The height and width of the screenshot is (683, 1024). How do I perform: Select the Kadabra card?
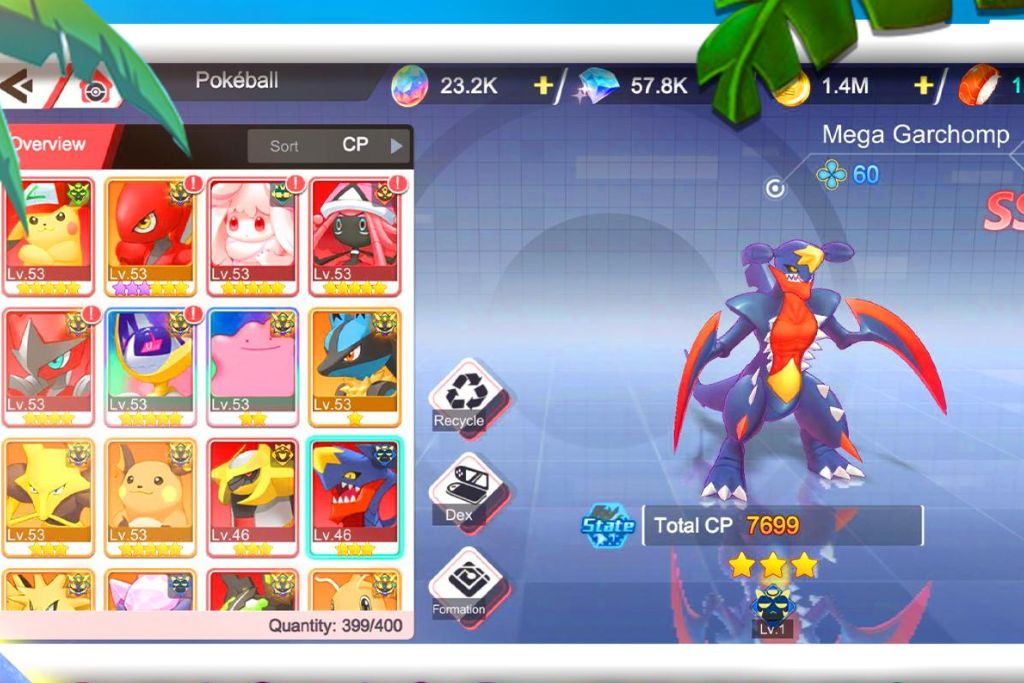point(49,497)
